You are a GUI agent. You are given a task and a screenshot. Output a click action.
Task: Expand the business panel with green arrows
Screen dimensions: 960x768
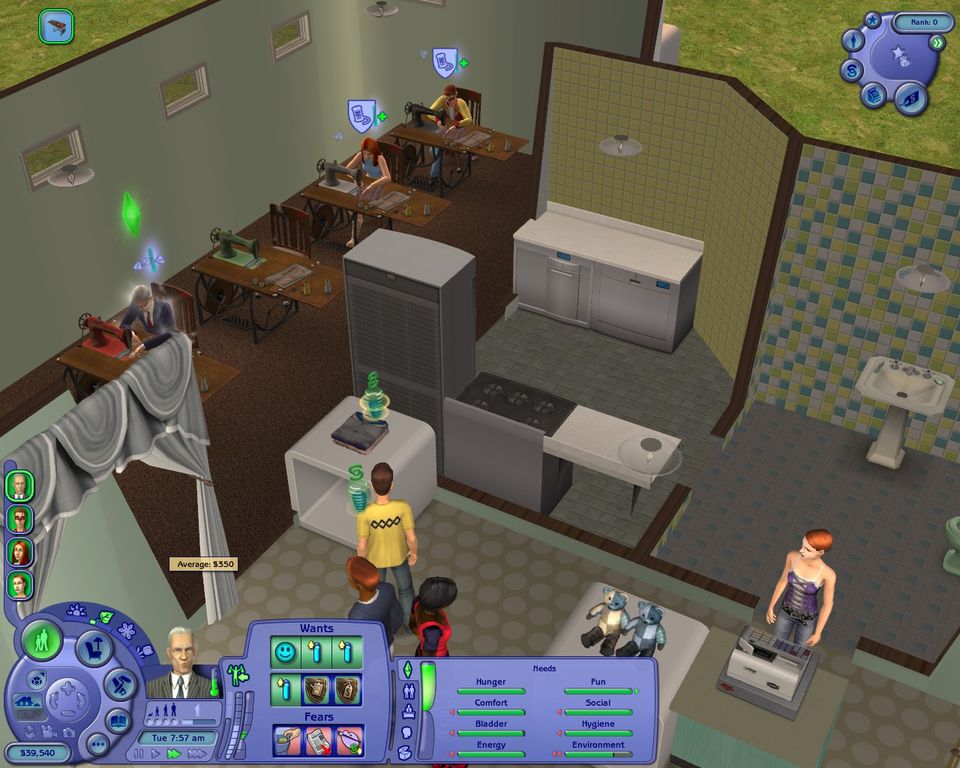(x=937, y=43)
